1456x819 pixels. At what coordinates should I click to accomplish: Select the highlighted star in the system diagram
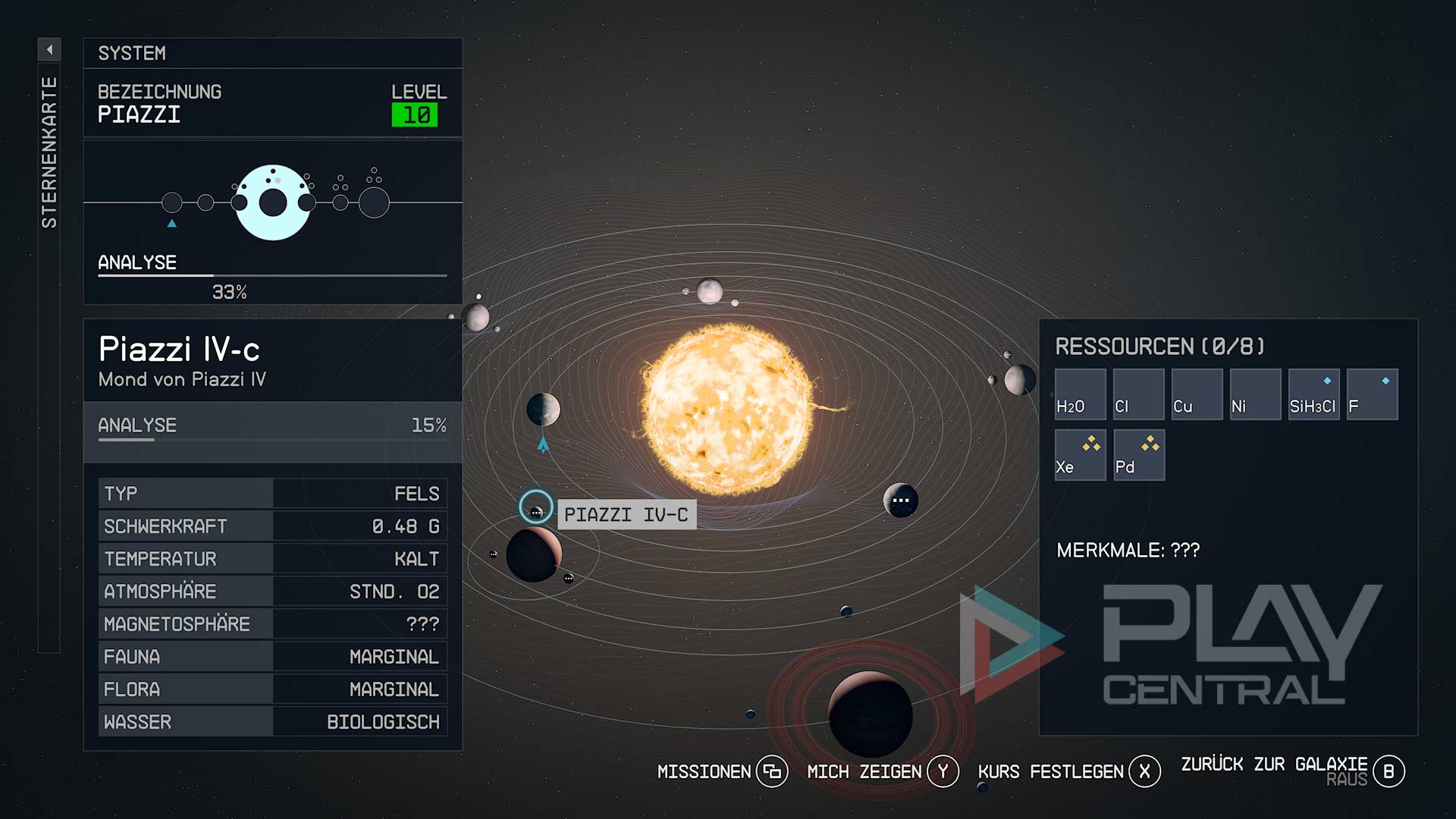273,202
